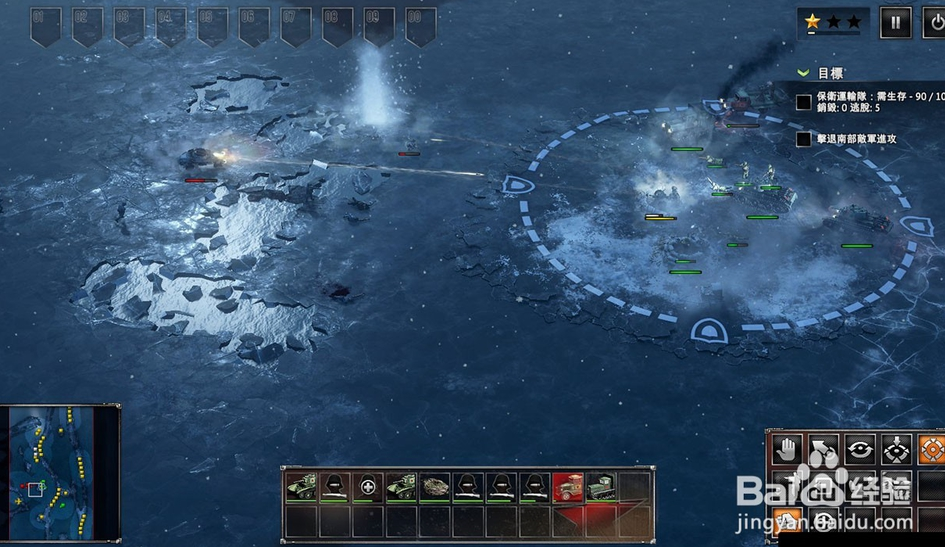Choose the hold position command icon
Viewport: 945px width, 547px height.
(897, 449)
